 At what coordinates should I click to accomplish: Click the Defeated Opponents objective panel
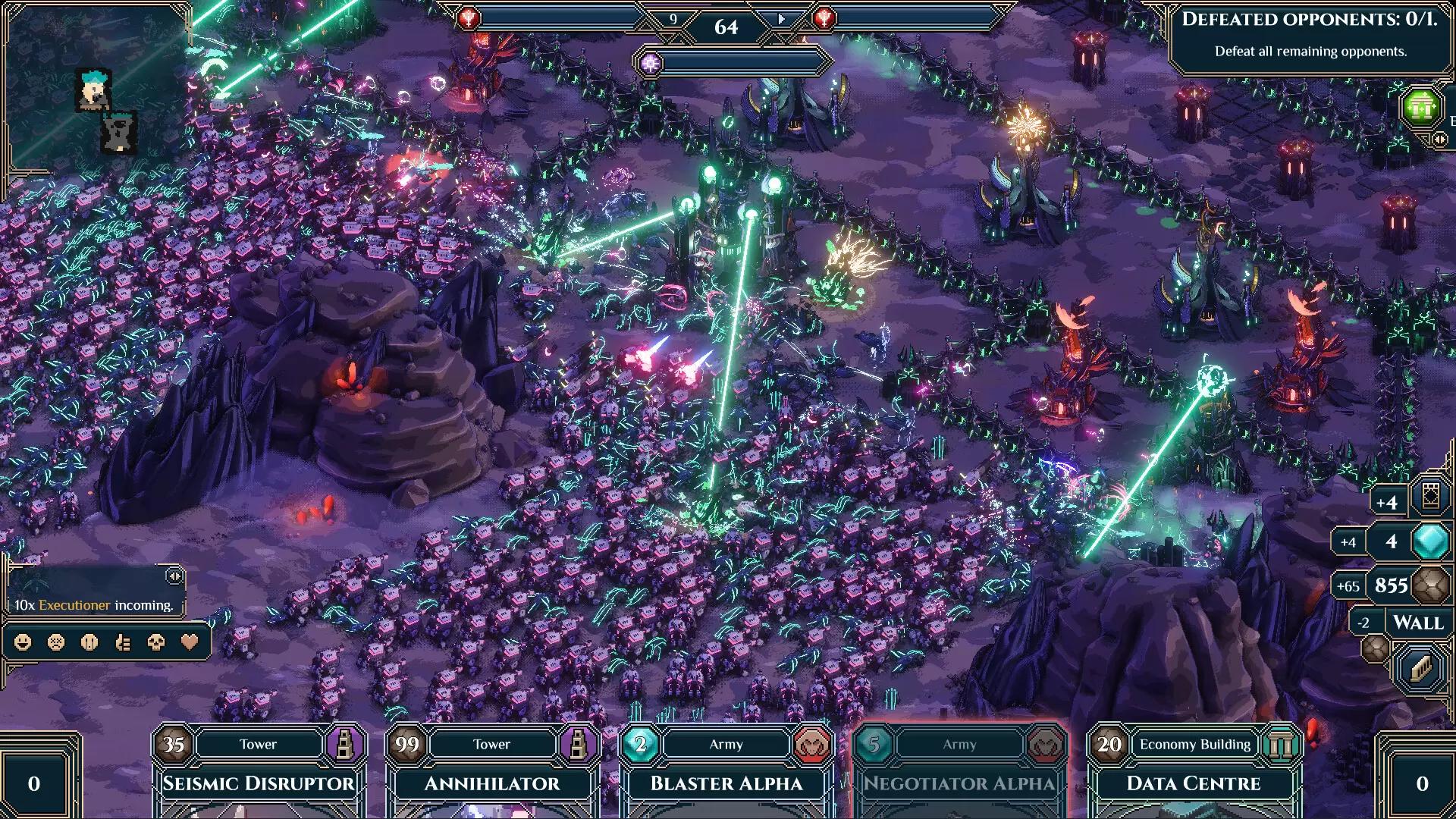point(1309,34)
